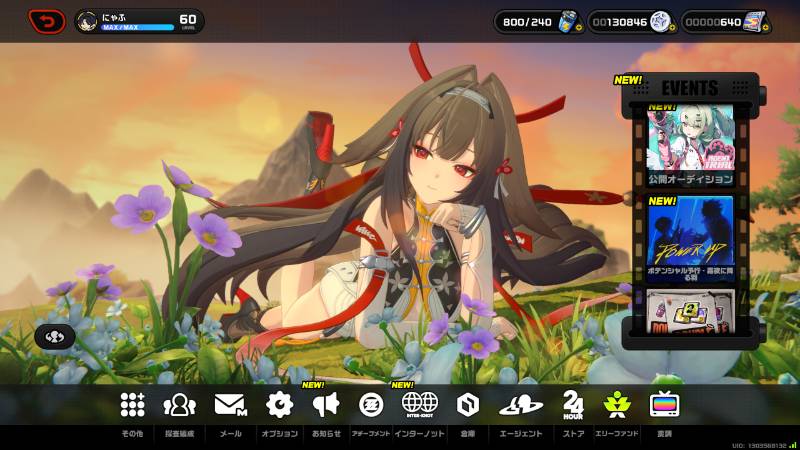Open the top audition event banner

[690, 145]
